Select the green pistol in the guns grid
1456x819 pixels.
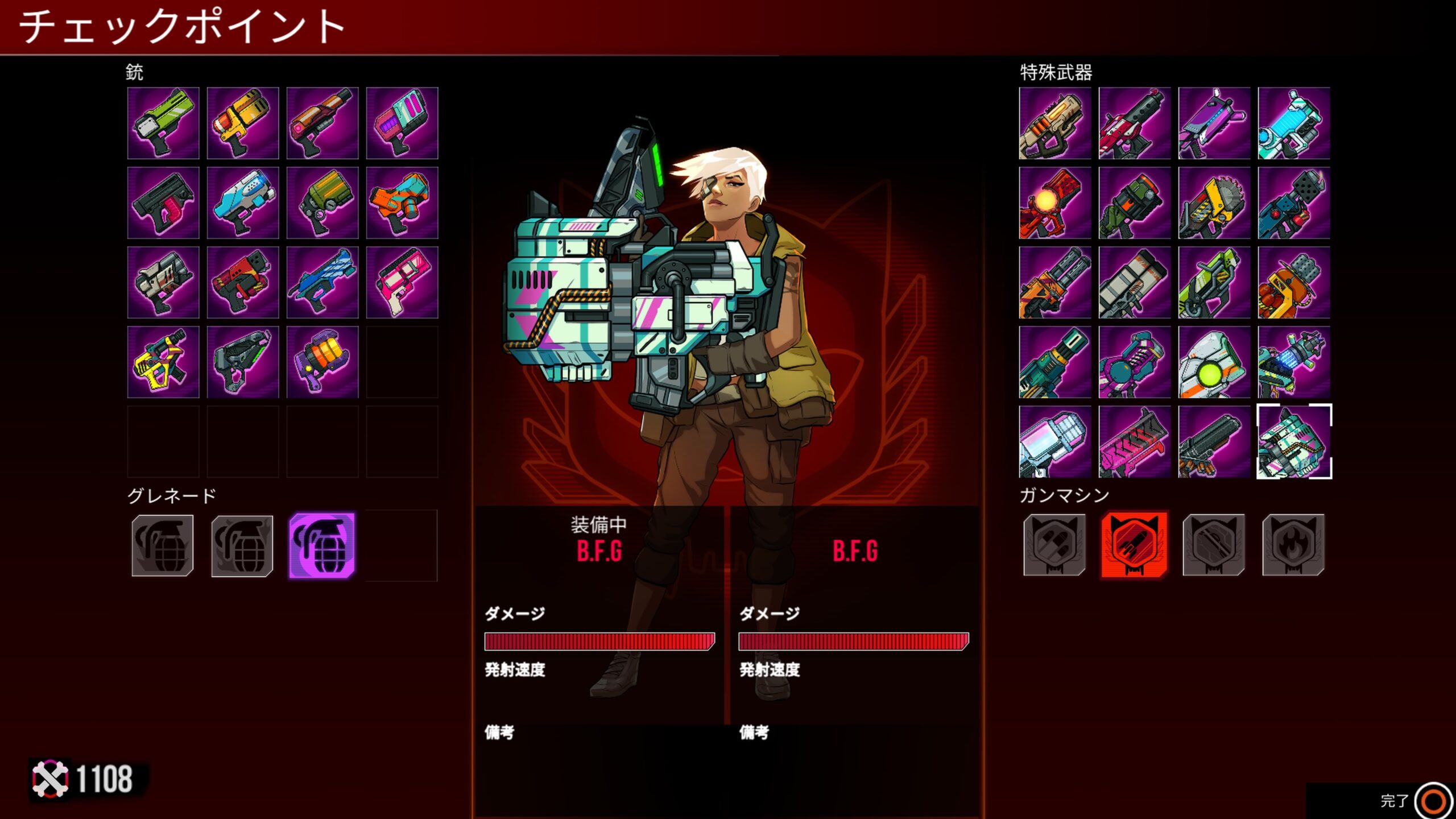pyautogui.click(x=163, y=123)
